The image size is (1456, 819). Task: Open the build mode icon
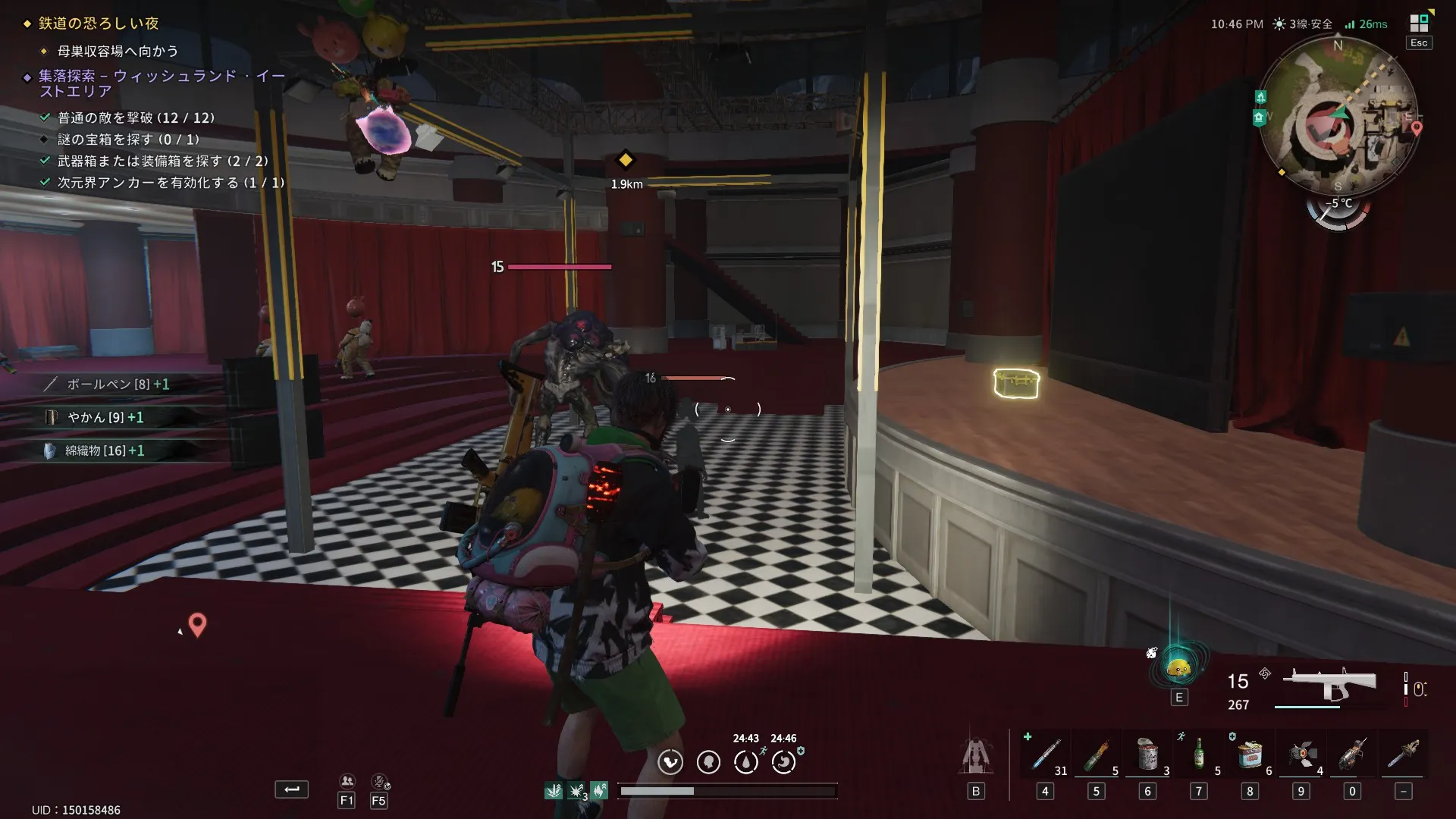click(x=976, y=756)
